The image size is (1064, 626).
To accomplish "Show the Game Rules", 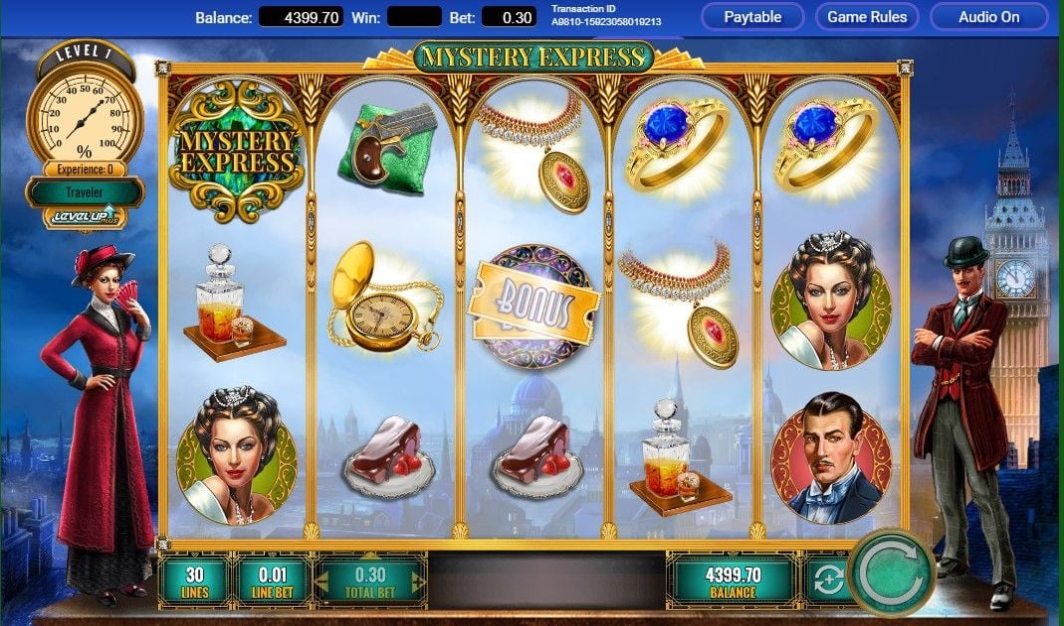I will pyautogui.click(x=867, y=17).
